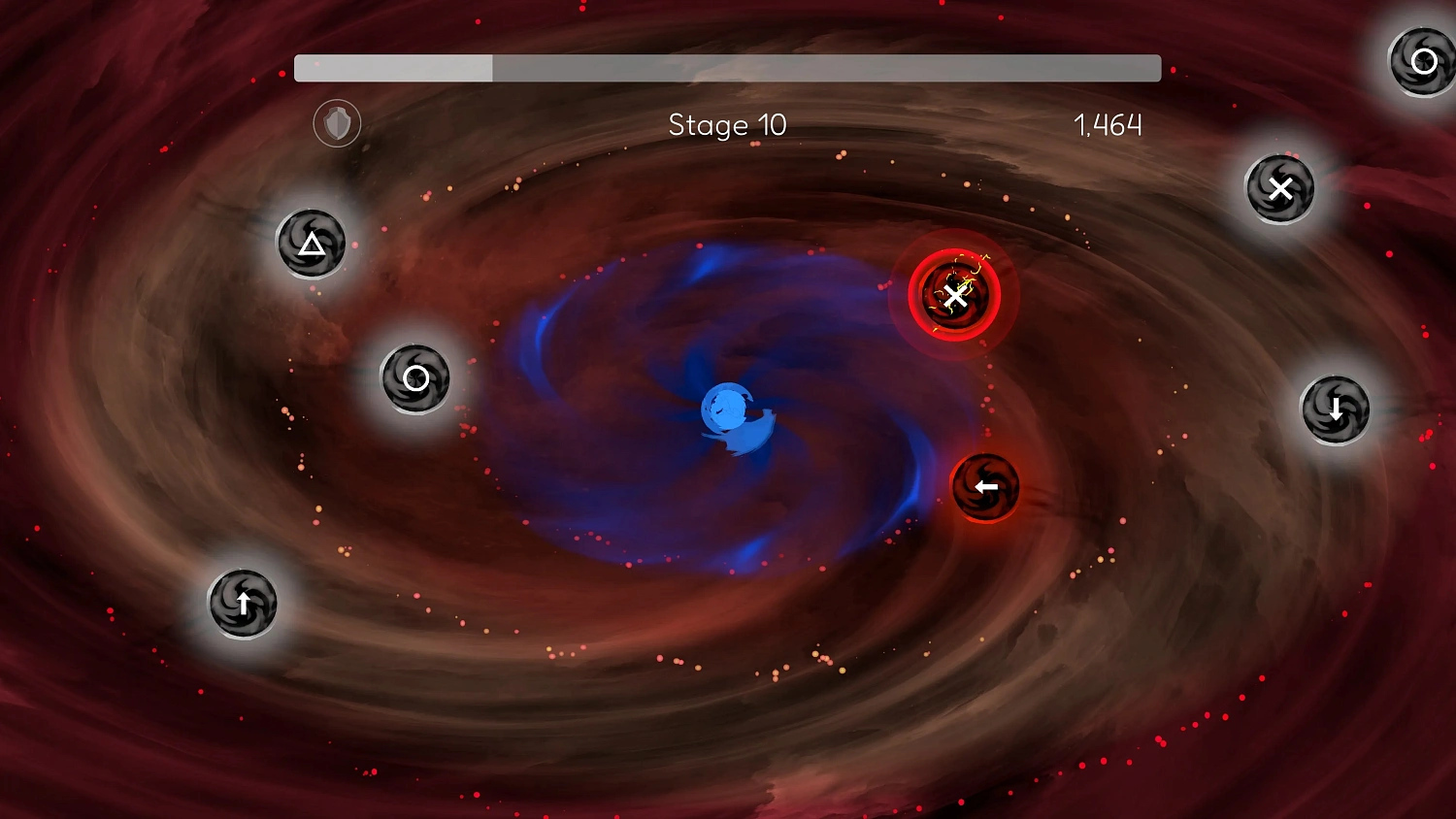Hit the up-arrow note orb at bottom-left
This screenshot has width=1456, height=819.
click(243, 604)
